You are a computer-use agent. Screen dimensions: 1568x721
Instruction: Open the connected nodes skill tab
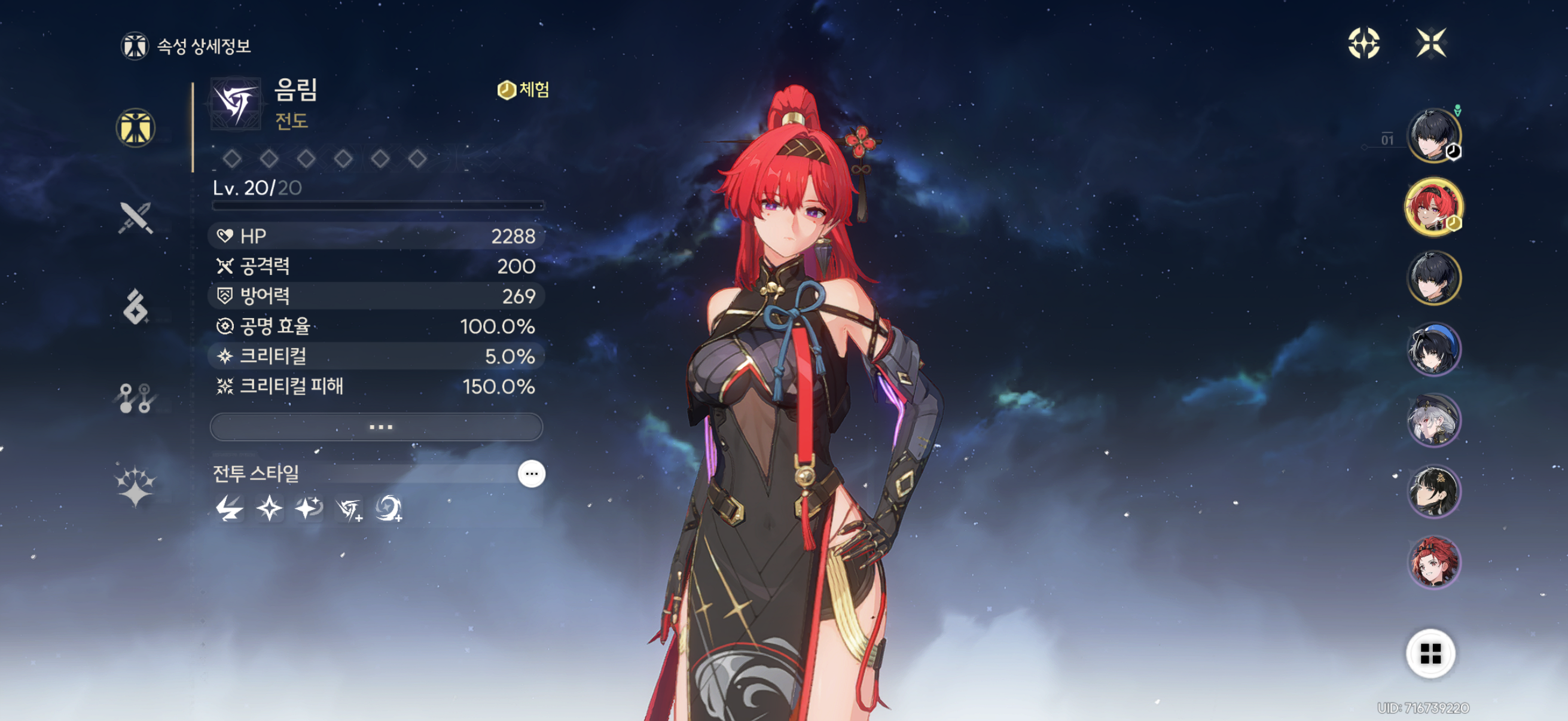point(136,398)
